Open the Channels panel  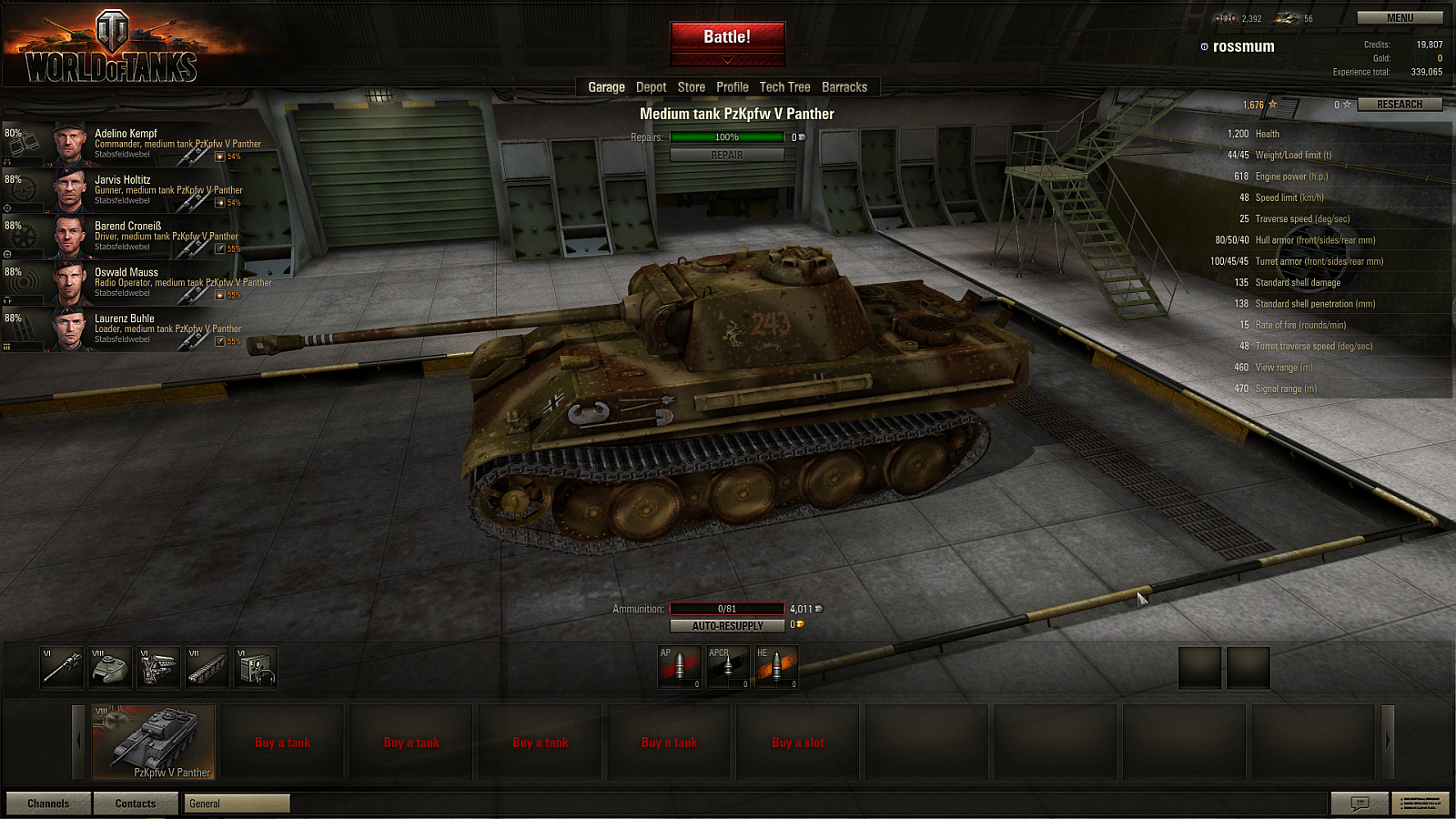[x=48, y=804]
